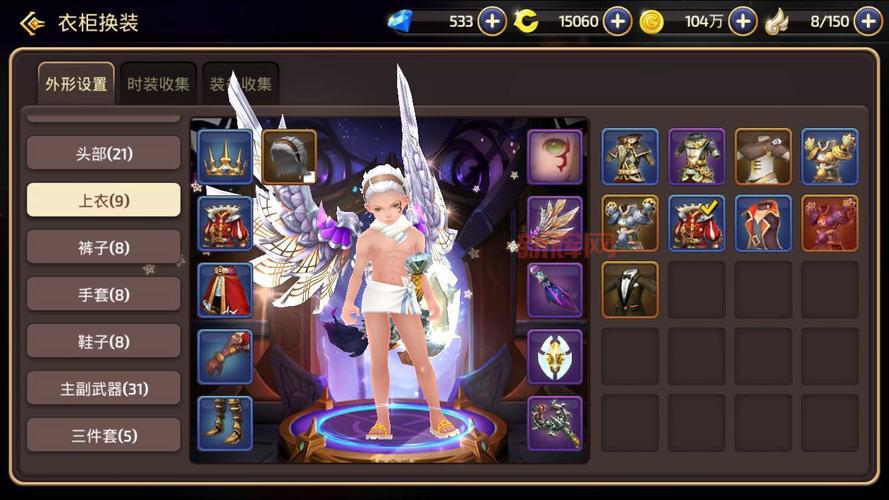Switch to the 时装收集 tab
The image size is (889, 500).
158,84
